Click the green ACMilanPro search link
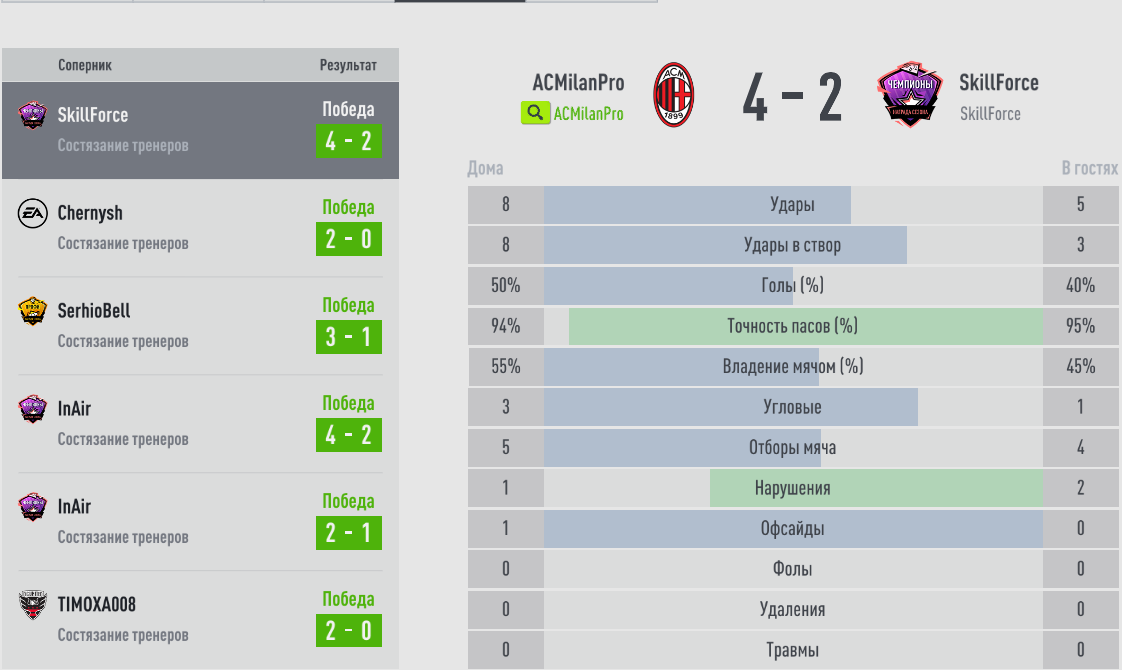The width and height of the screenshot is (1122, 670). [573, 113]
